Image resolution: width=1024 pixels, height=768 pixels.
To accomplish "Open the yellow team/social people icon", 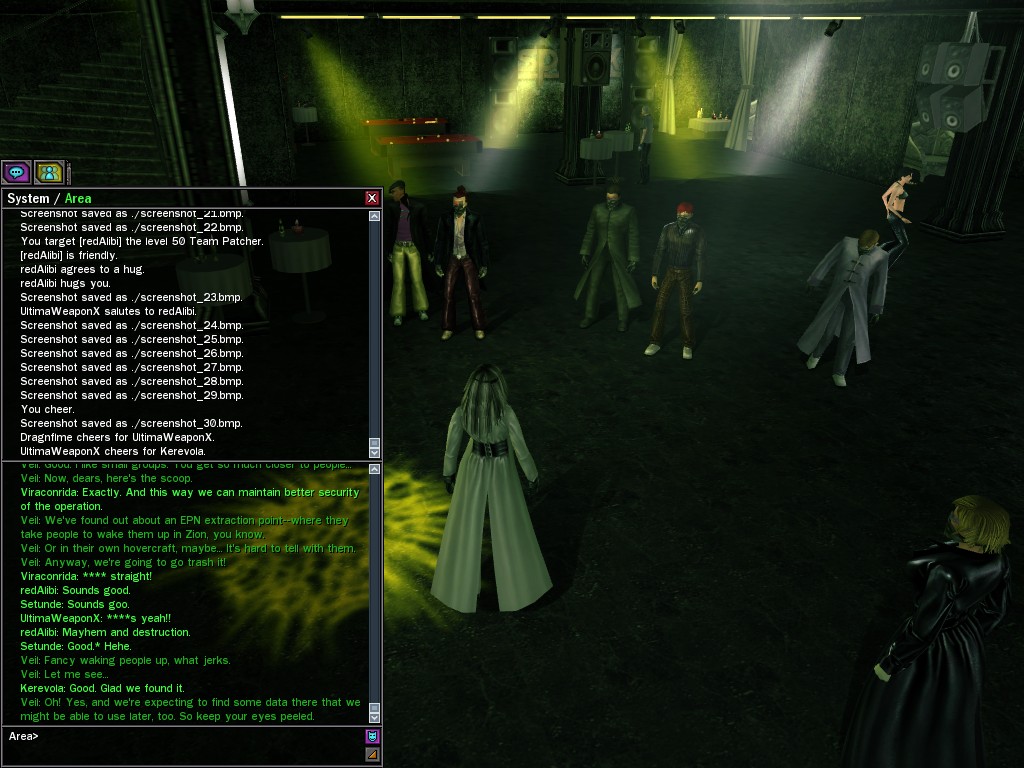I will pyautogui.click(x=48, y=172).
